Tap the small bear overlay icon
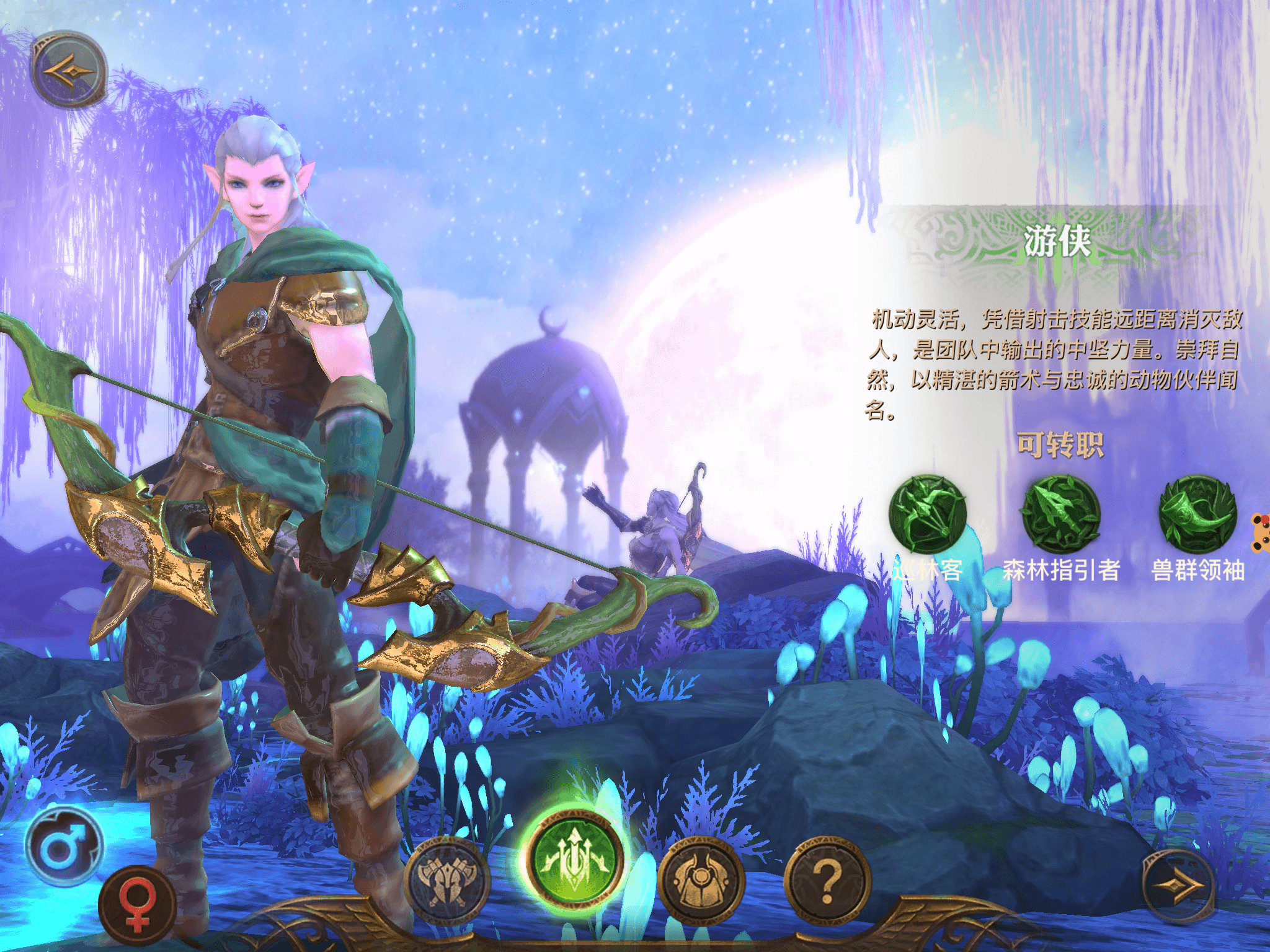The width and height of the screenshot is (1270, 952). (1261, 533)
